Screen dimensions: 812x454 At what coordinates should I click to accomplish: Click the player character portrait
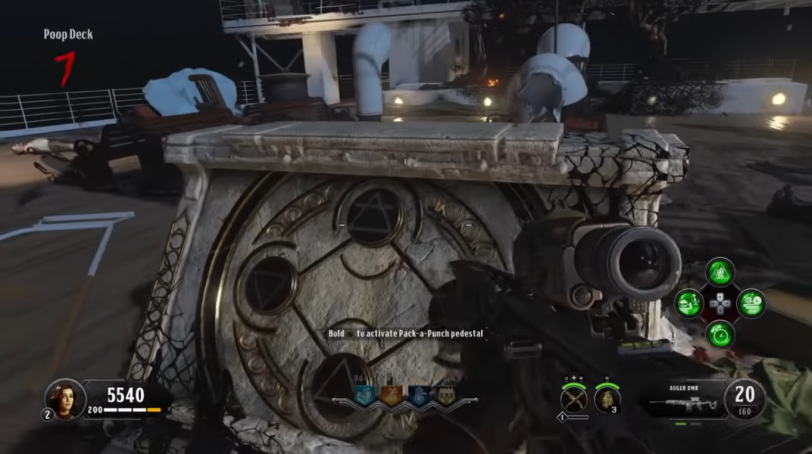[62, 398]
